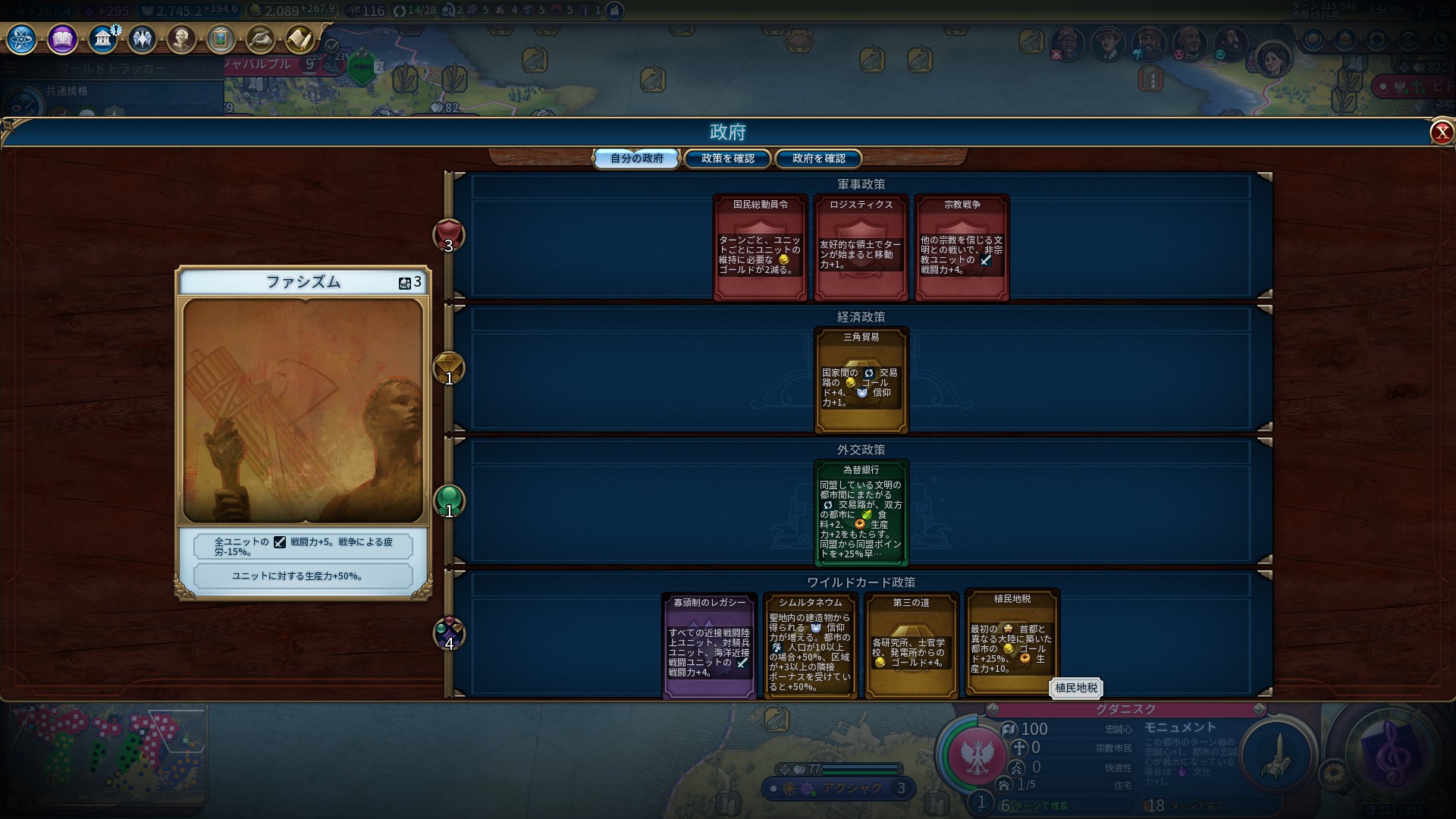Viewport: 1456px width, 819px height.
Task: Open the 政策を確認 tab
Action: pos(727,158)
